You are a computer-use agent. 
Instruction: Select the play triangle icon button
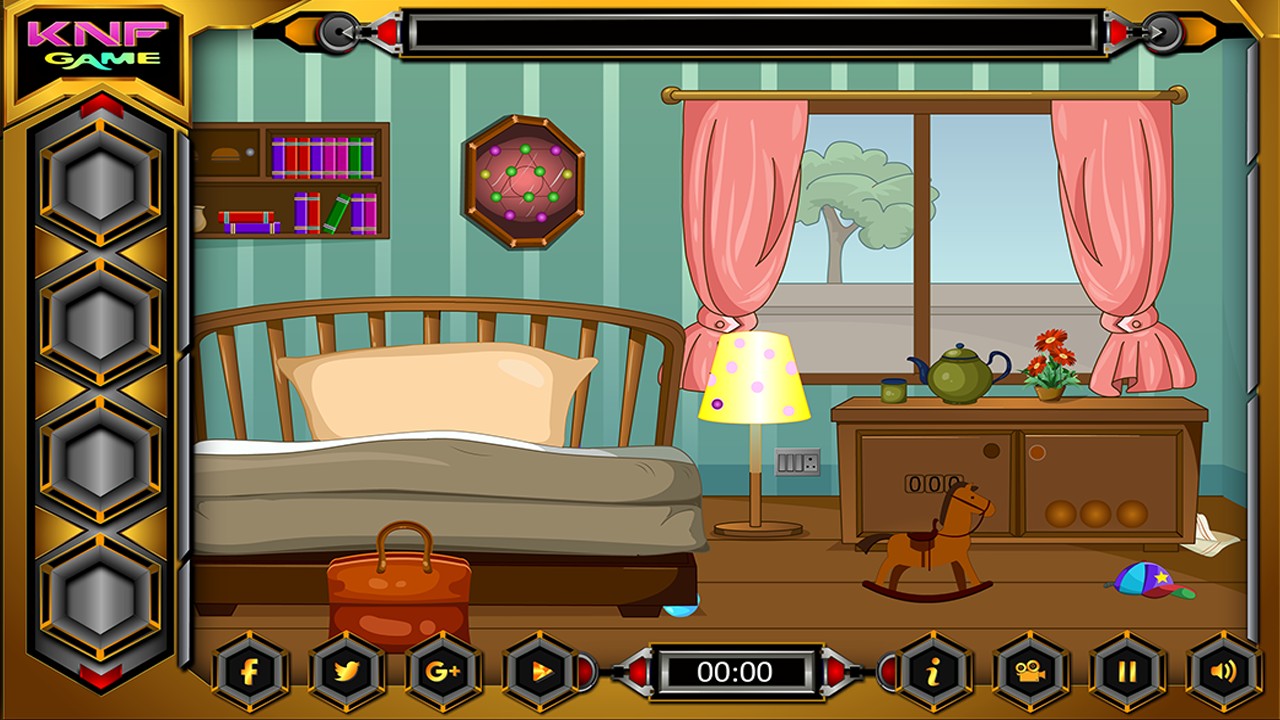[539, 671]
